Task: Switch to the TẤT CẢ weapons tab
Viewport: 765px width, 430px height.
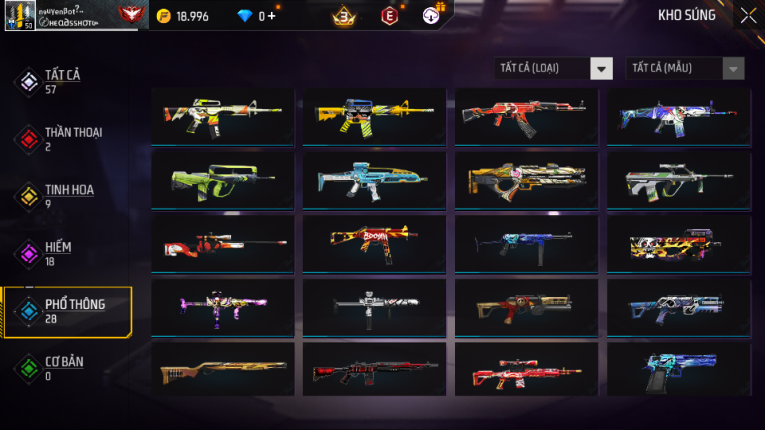Action: coord(62,82)
